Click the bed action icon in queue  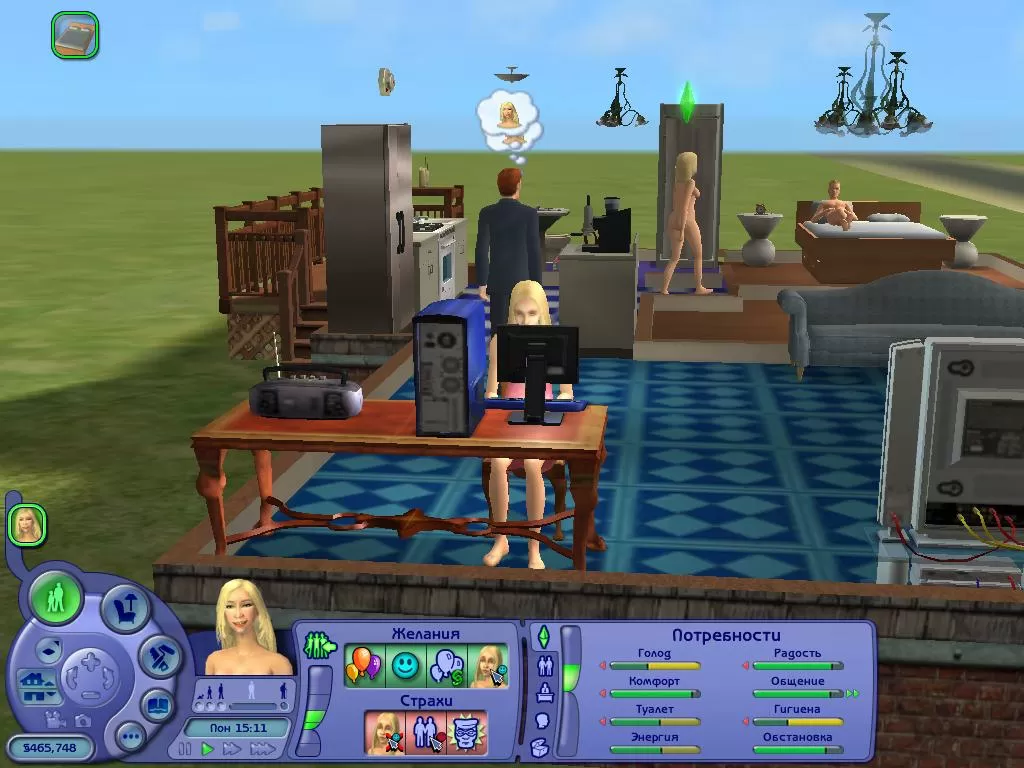pos(75,34)
